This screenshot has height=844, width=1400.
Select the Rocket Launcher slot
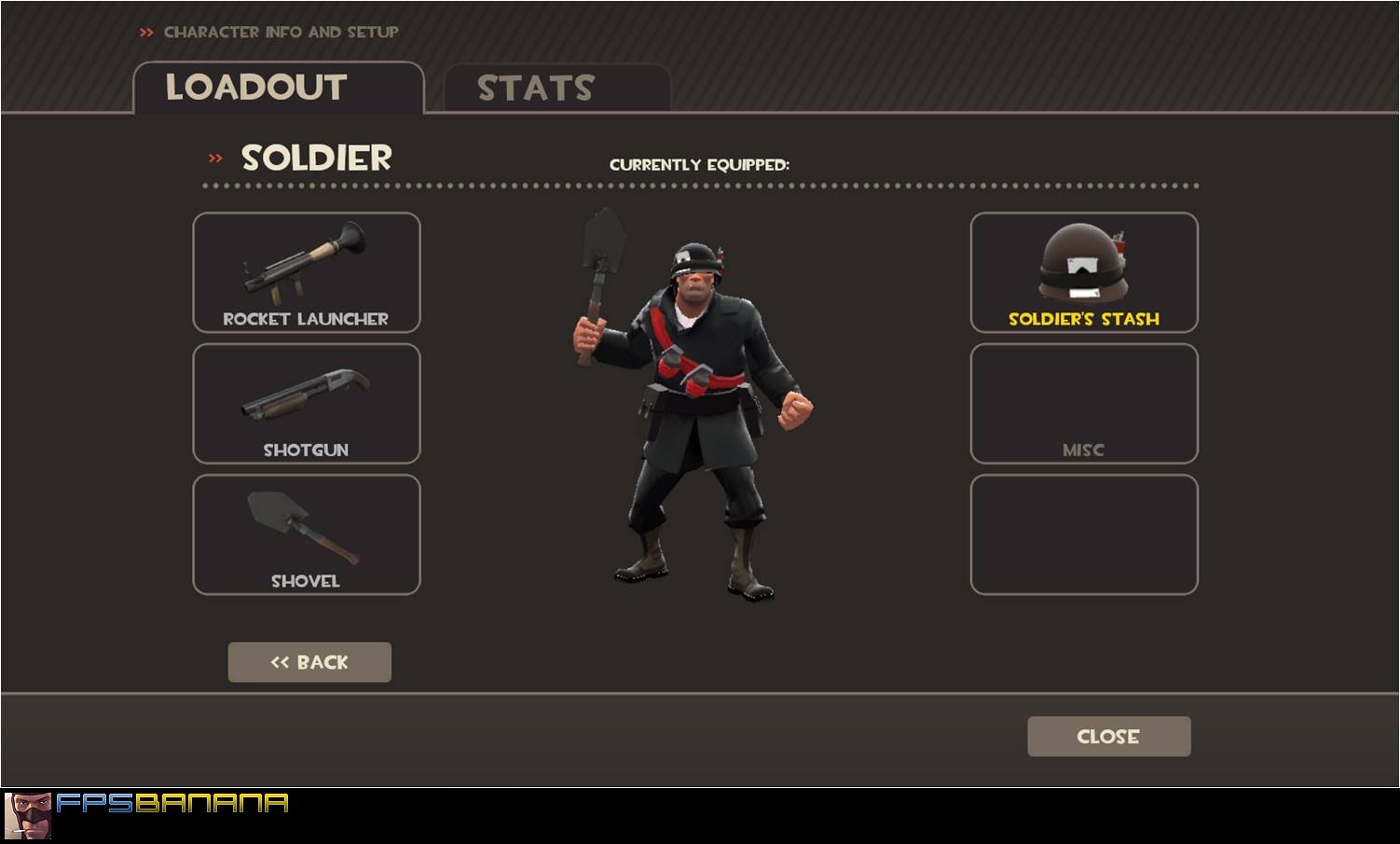coord(307,272)
